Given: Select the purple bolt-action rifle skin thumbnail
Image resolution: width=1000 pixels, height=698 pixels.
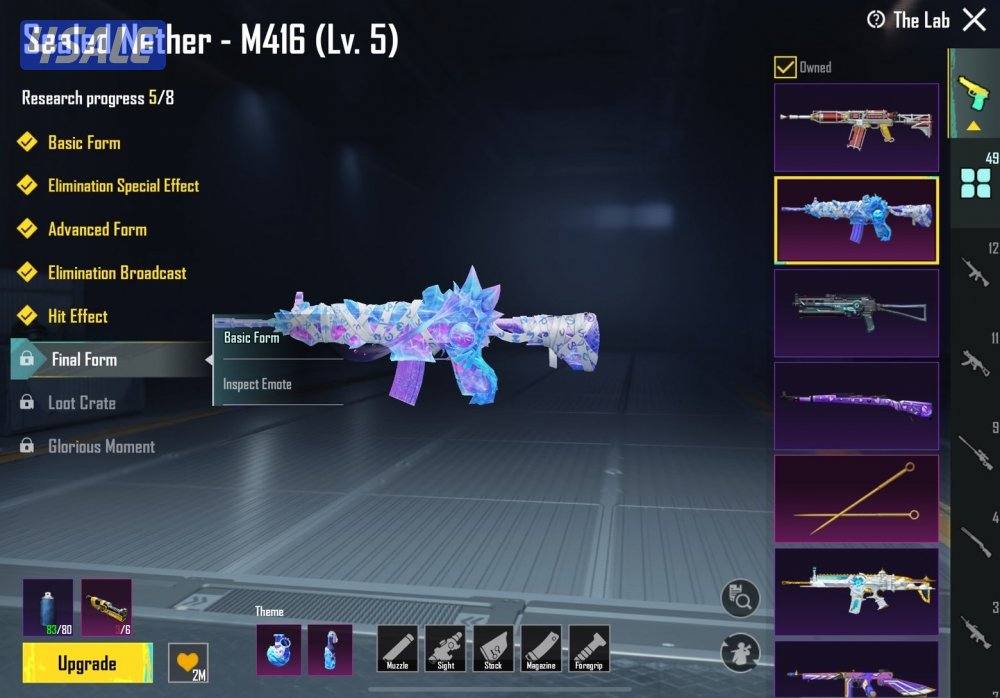Looking at the screenshot, I should 856,405.
